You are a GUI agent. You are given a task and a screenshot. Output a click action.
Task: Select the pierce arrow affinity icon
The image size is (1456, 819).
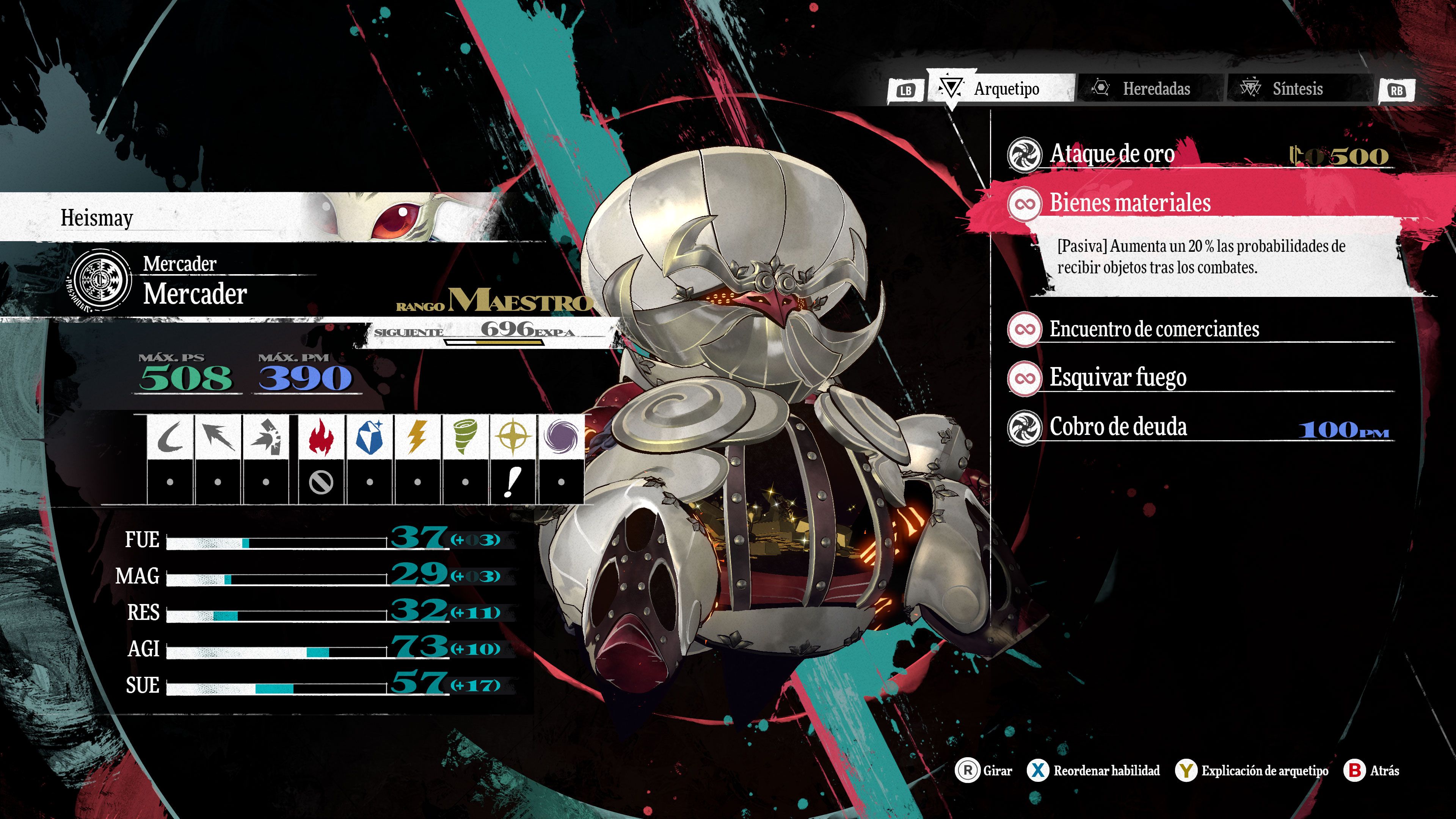(218, 437)
